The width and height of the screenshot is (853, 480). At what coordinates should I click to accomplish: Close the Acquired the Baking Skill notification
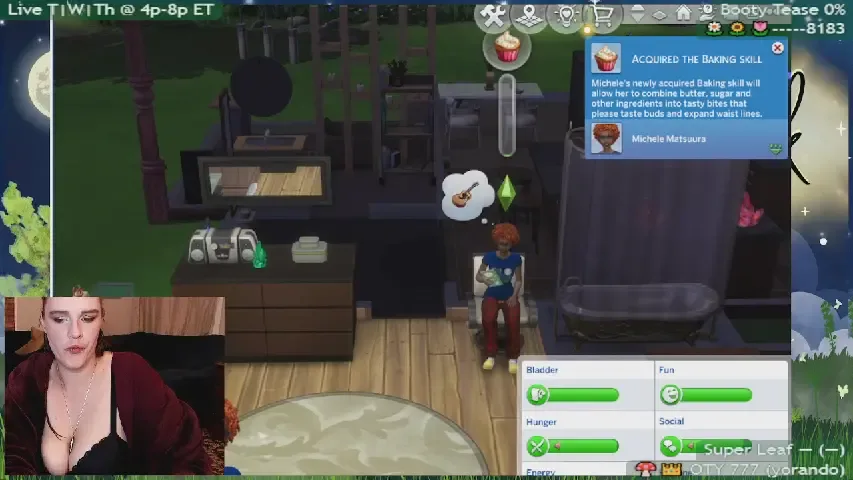point(777,48)
